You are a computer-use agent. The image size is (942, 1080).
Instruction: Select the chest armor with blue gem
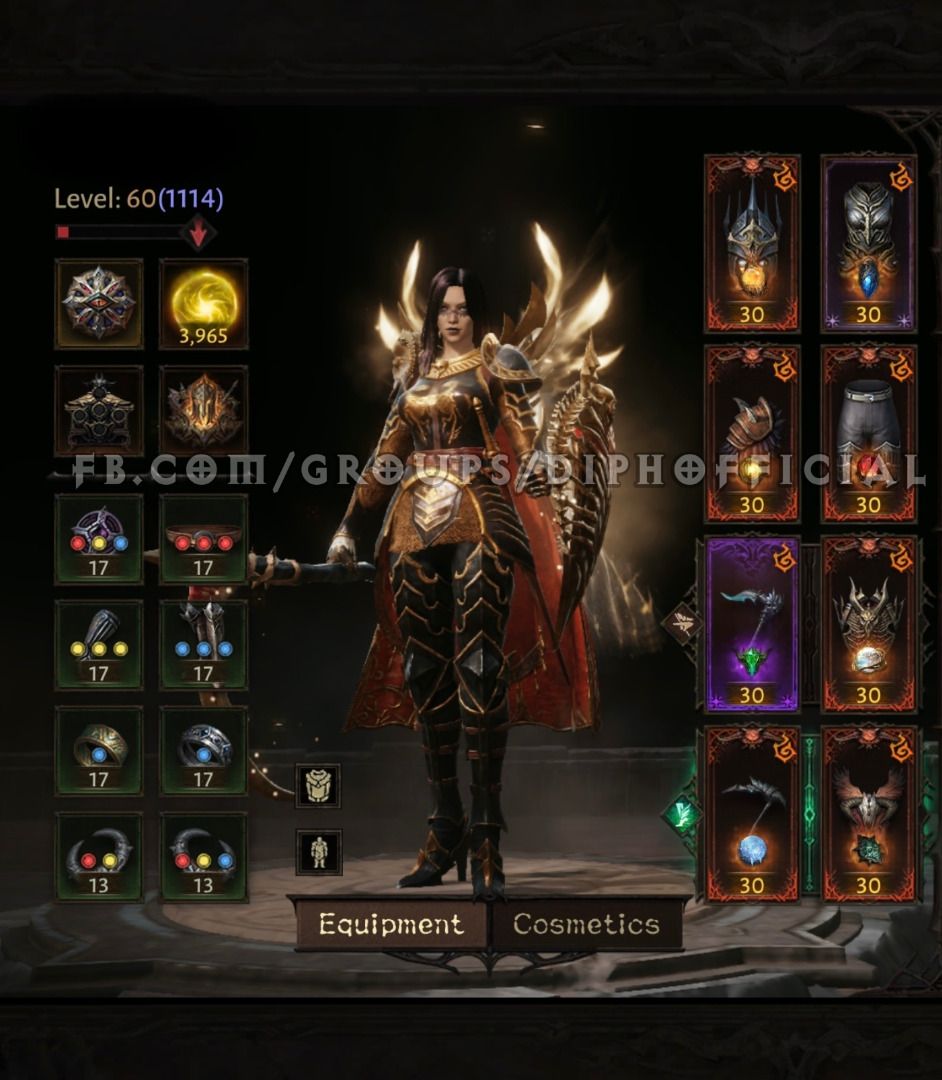click(868, 243)
